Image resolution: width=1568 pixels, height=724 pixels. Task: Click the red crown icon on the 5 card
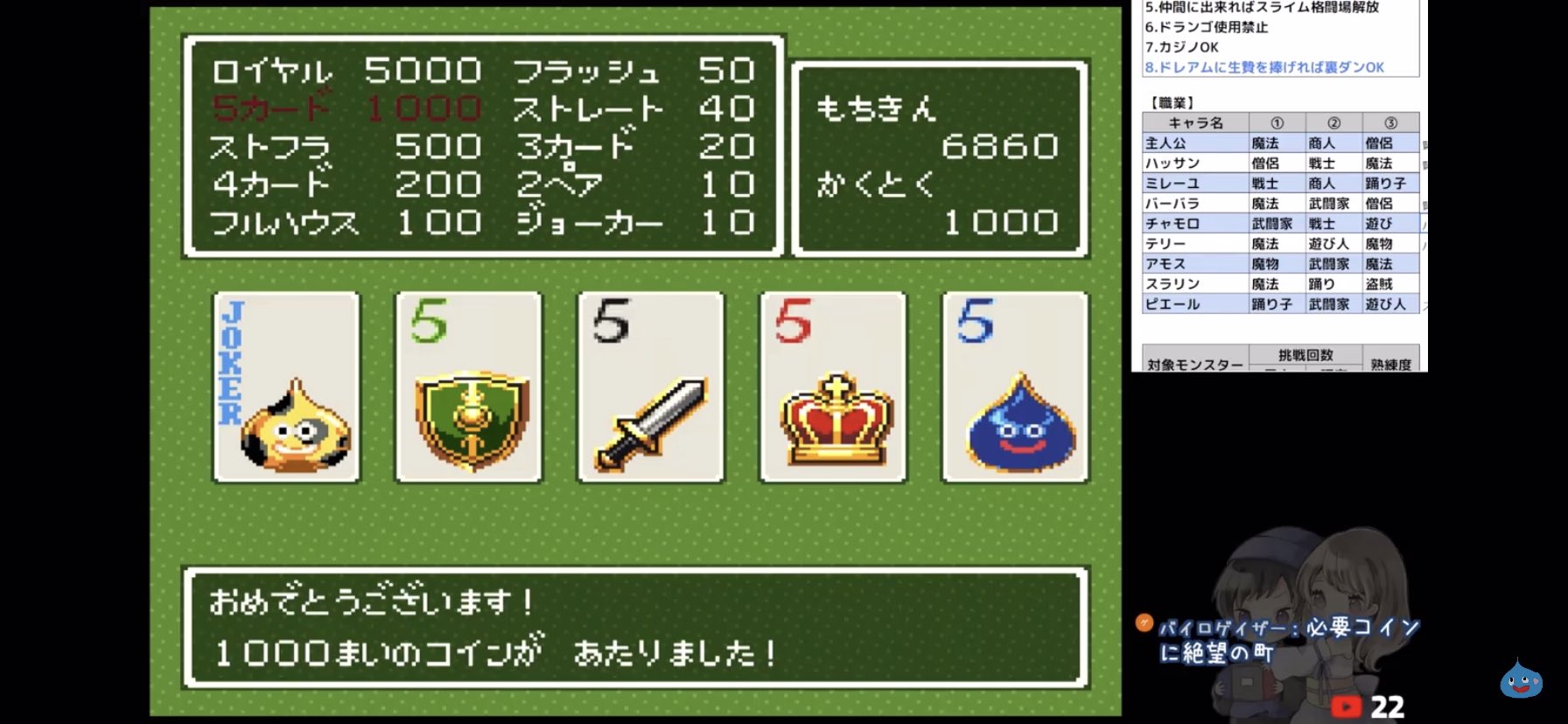point(833,420)
